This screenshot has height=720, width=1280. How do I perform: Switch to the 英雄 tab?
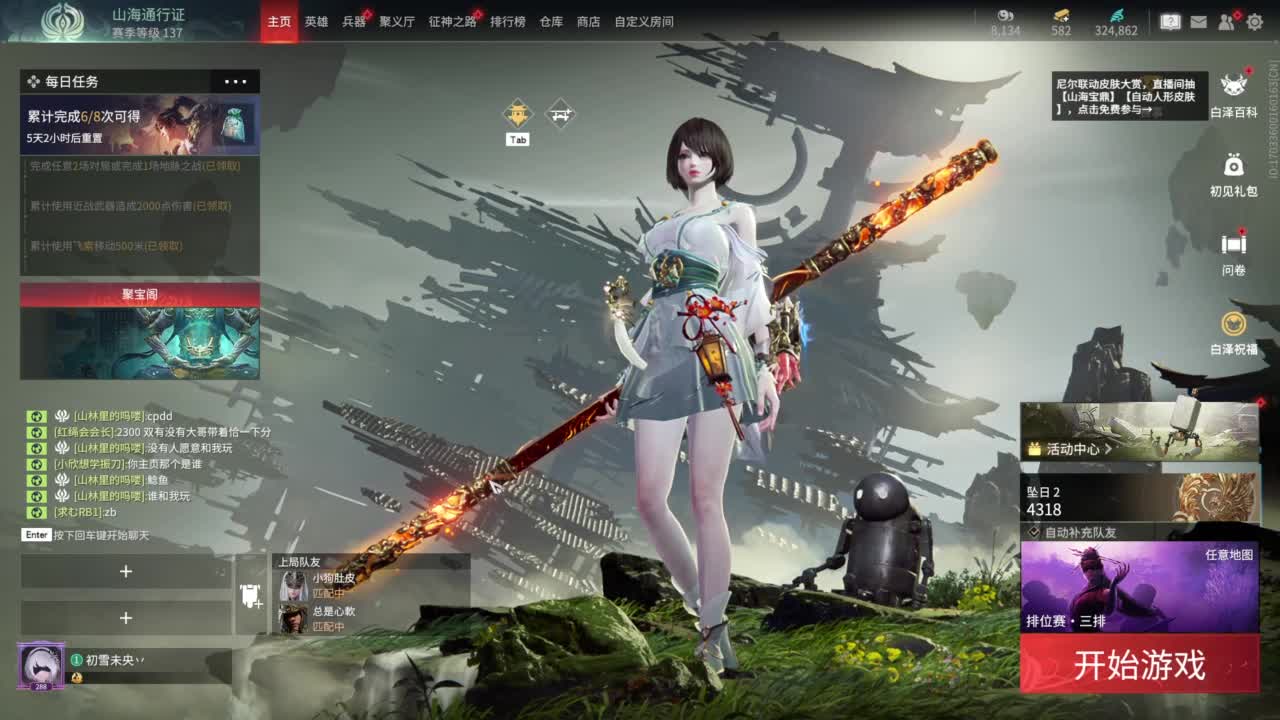(316, 20)
